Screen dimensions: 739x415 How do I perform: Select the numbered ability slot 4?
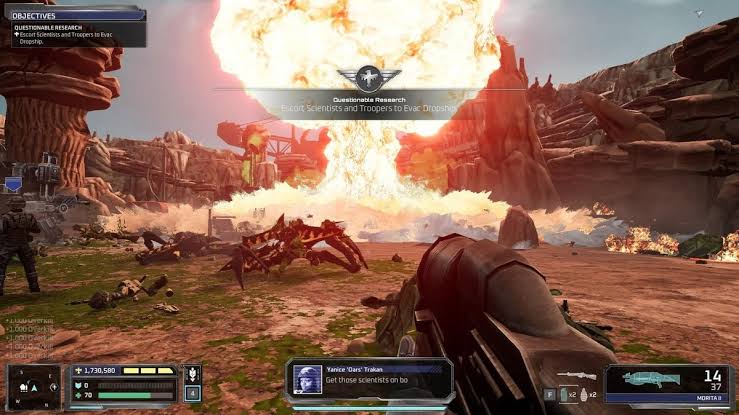point(192,395)
